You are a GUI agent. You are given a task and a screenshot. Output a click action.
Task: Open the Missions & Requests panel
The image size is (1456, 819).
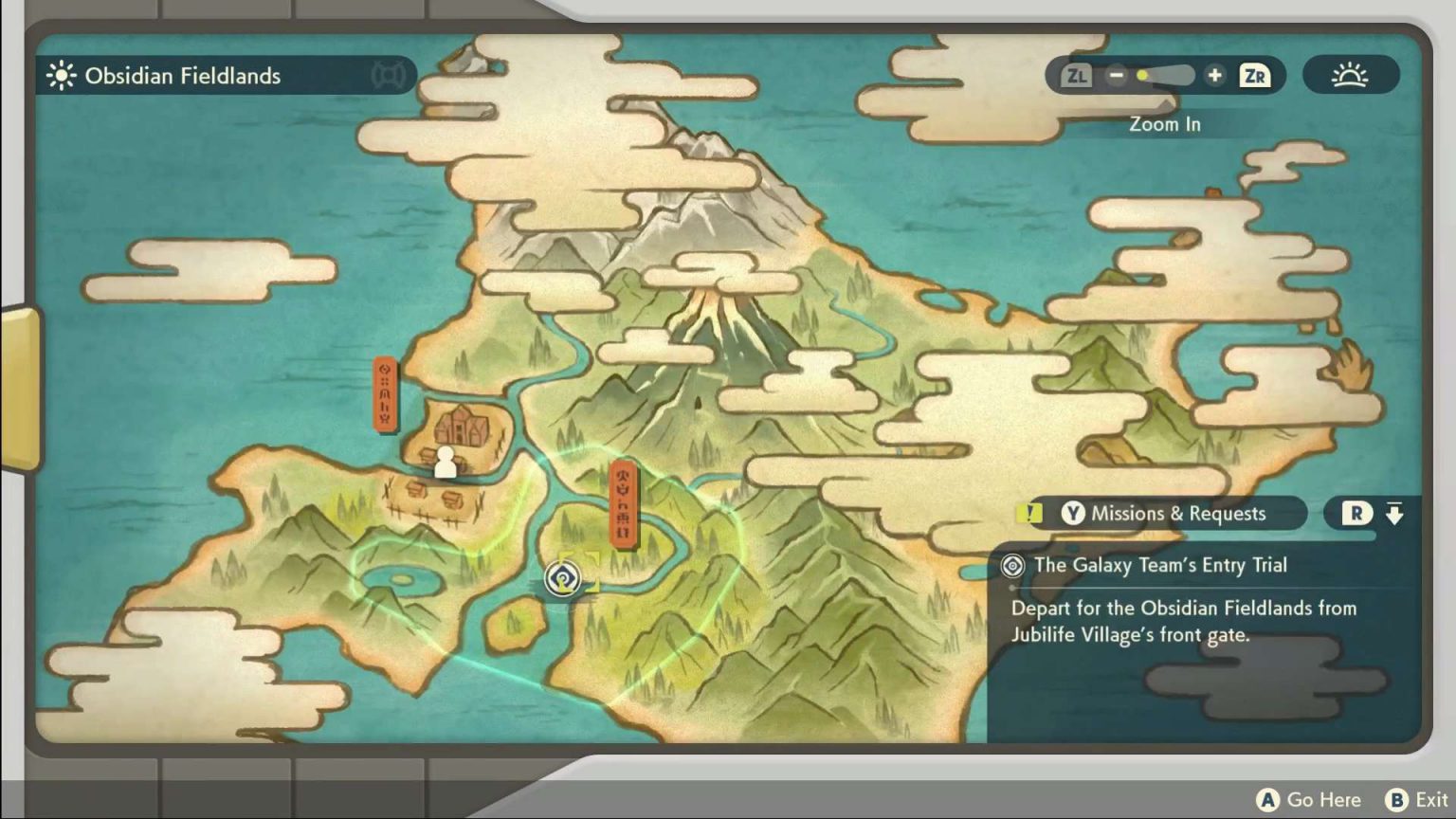1179,513
